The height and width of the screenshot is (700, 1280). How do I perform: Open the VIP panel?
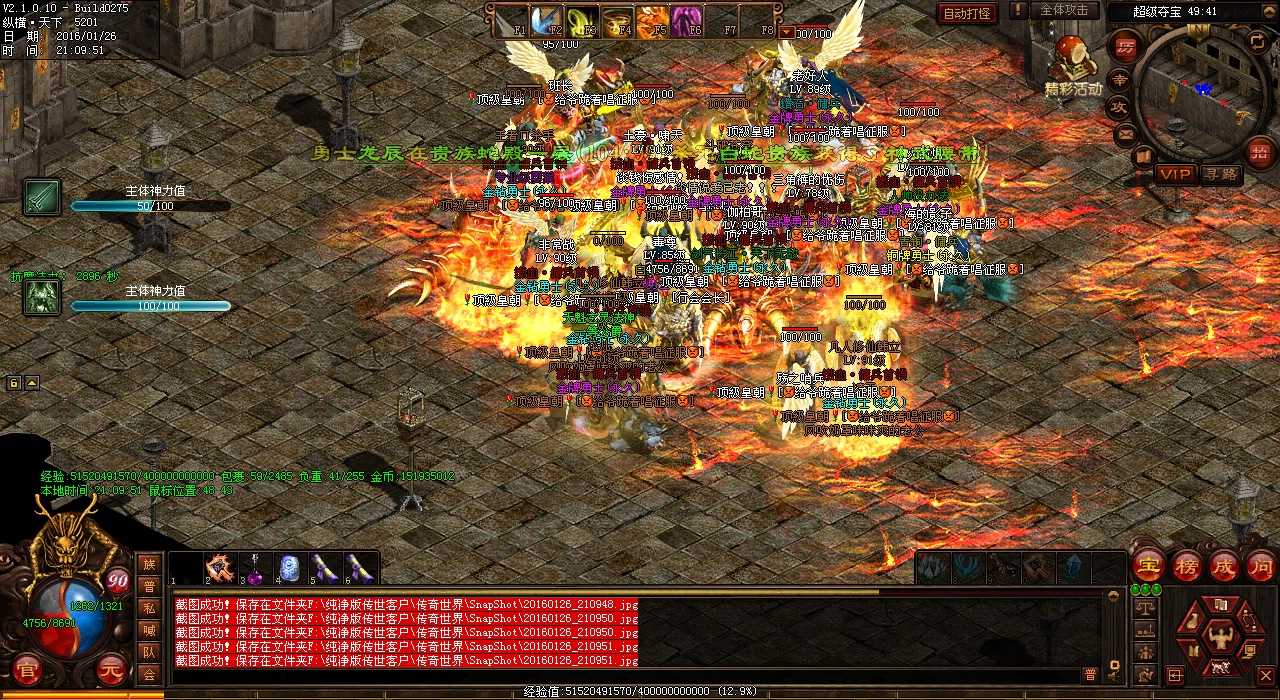pos(1175,174)
